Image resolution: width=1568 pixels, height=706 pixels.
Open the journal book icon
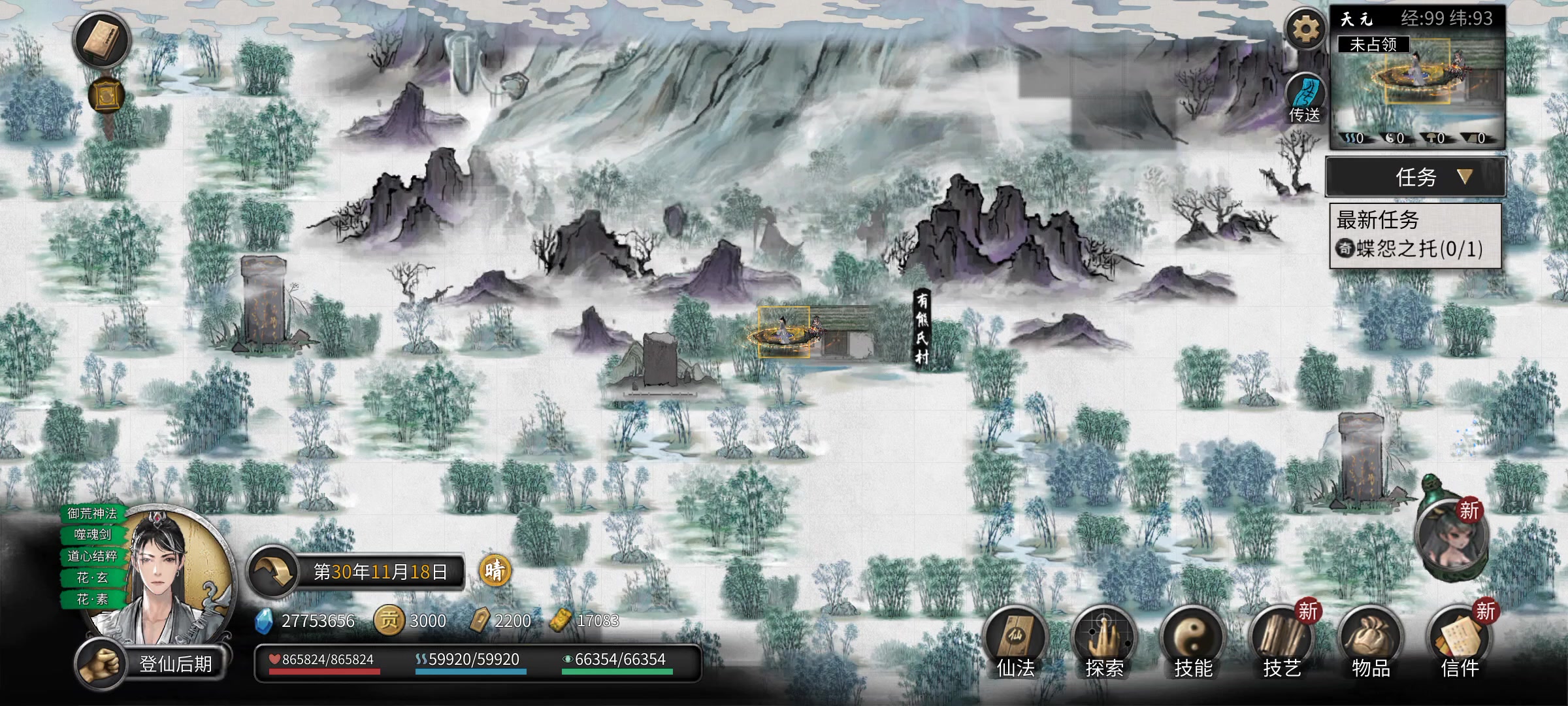(102, 39)
